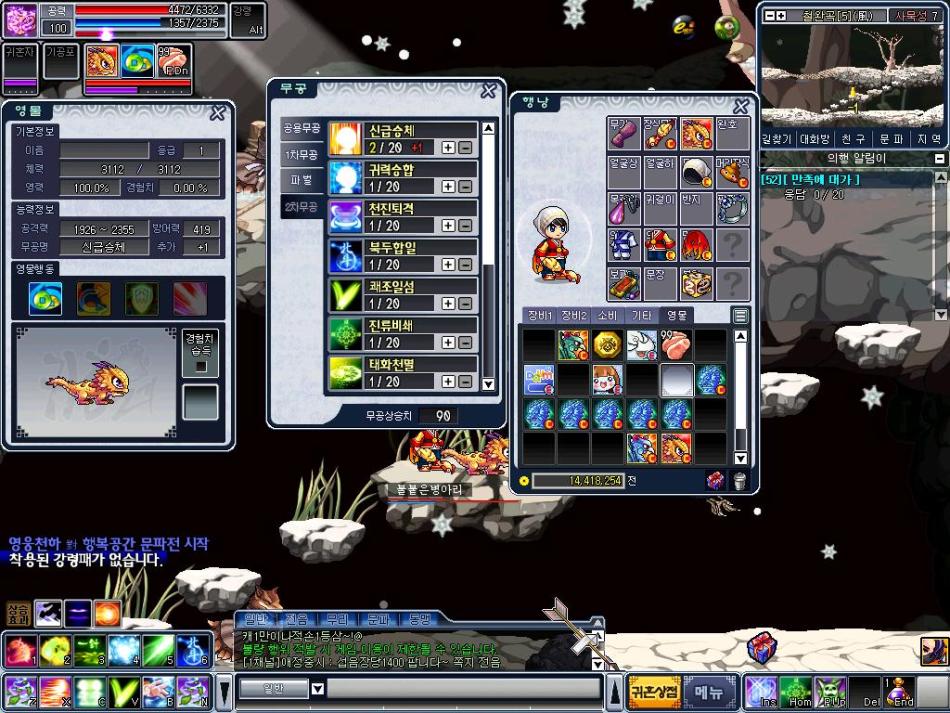The height and width of the screenshot is (713, 950).
Task: Close the 무공 skills window
Action: tap(488, 91)
